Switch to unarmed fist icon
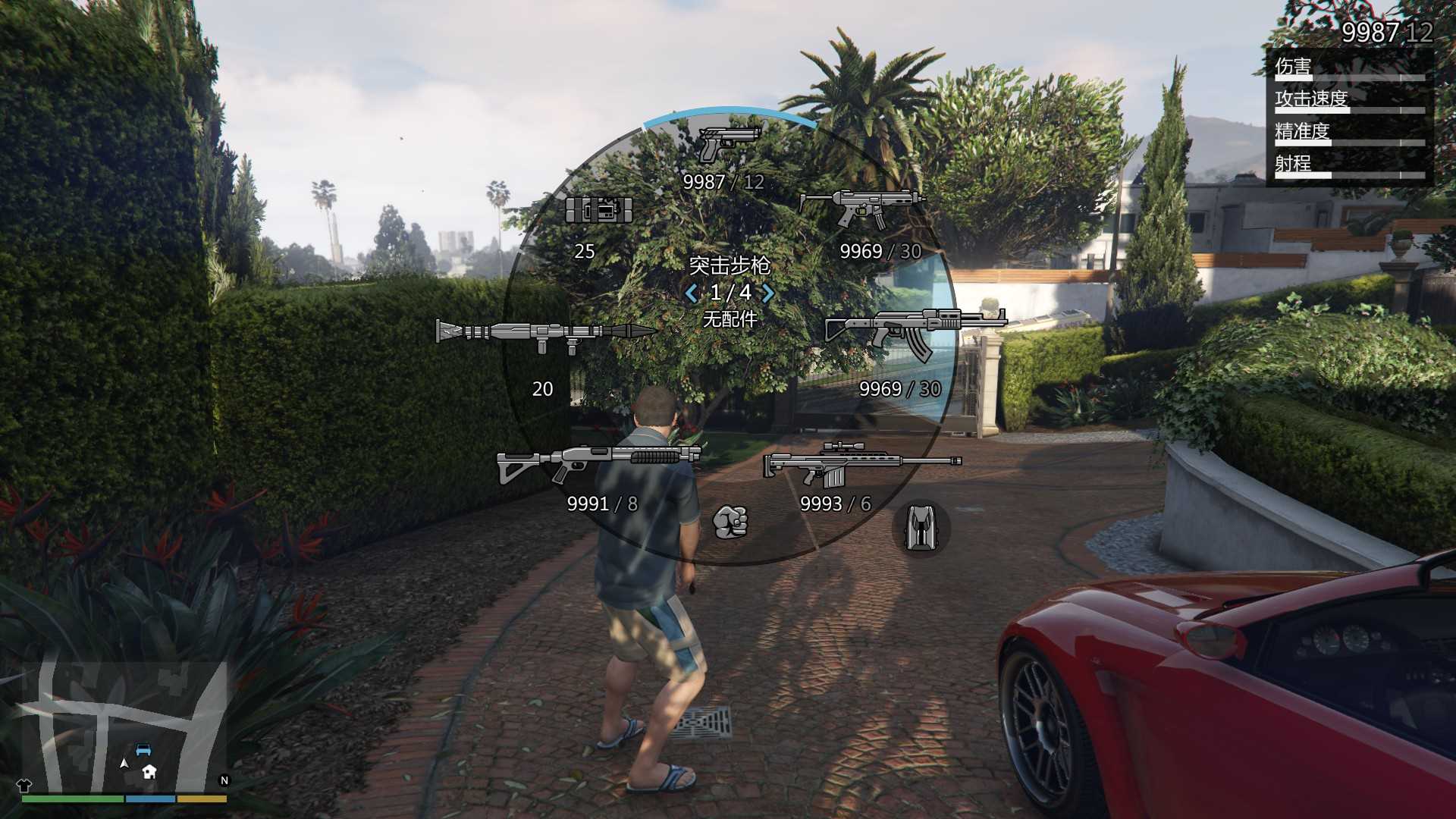Viewport: 1456px width, 819px height. point(730,522)
